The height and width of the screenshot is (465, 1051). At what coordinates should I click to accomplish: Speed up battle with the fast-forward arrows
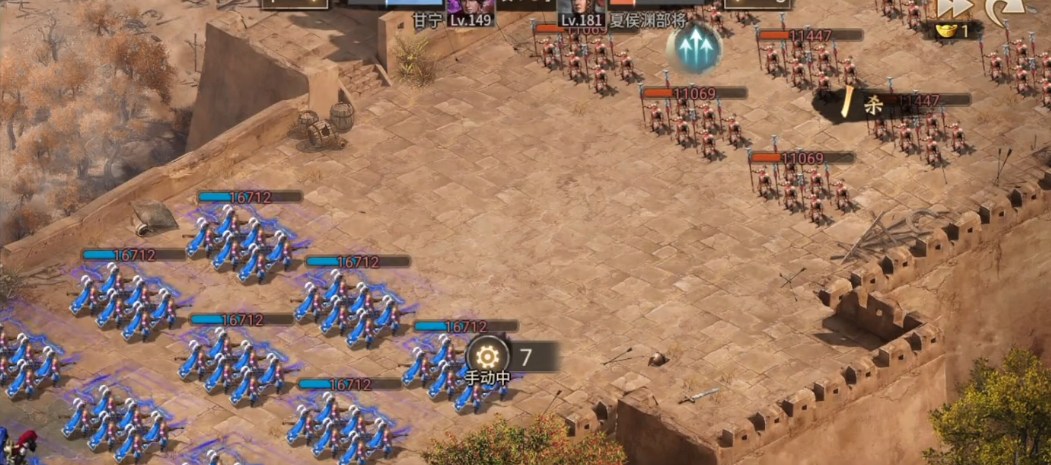pos(953,8)
